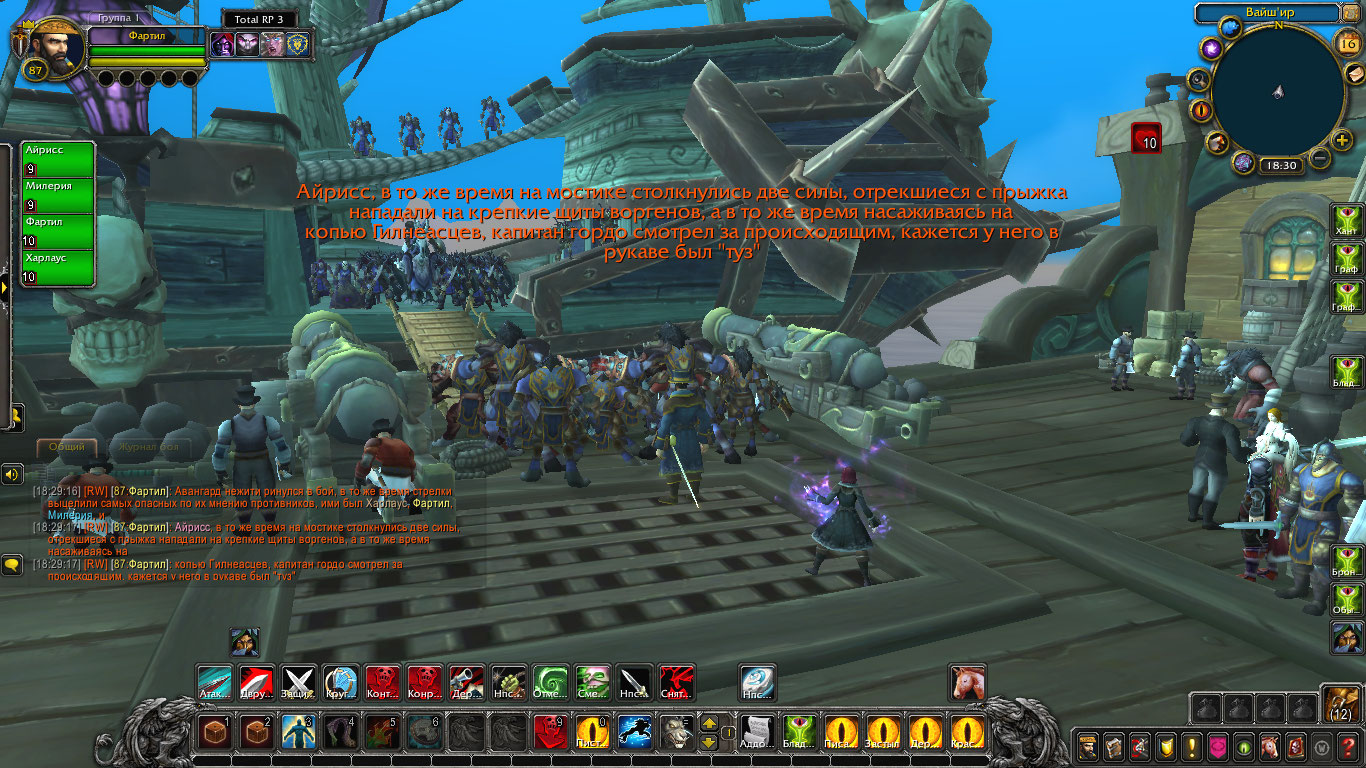Open the backpack showing 12 free slots
This screenshot has width=1366, height=768.
tap(1341, 704)
